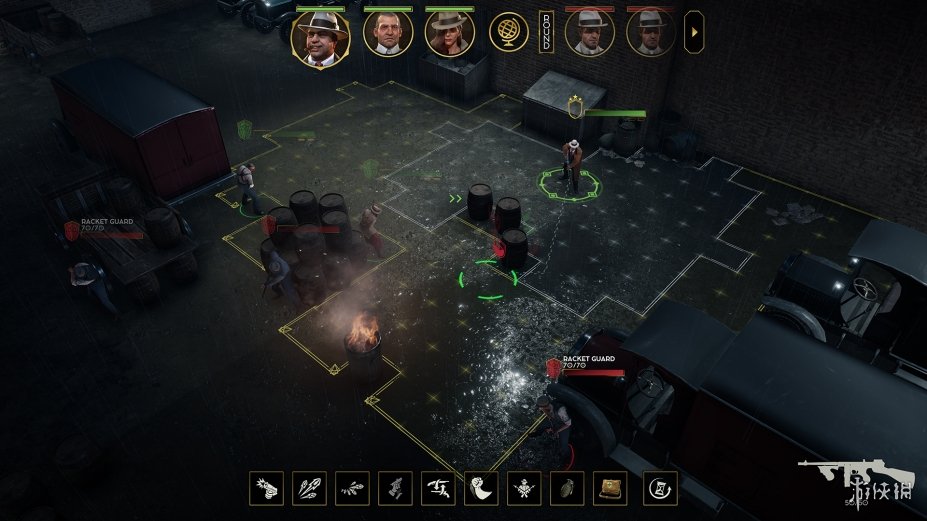
Task: Expand the turn order arrow button
Action: tap(693, 34)
